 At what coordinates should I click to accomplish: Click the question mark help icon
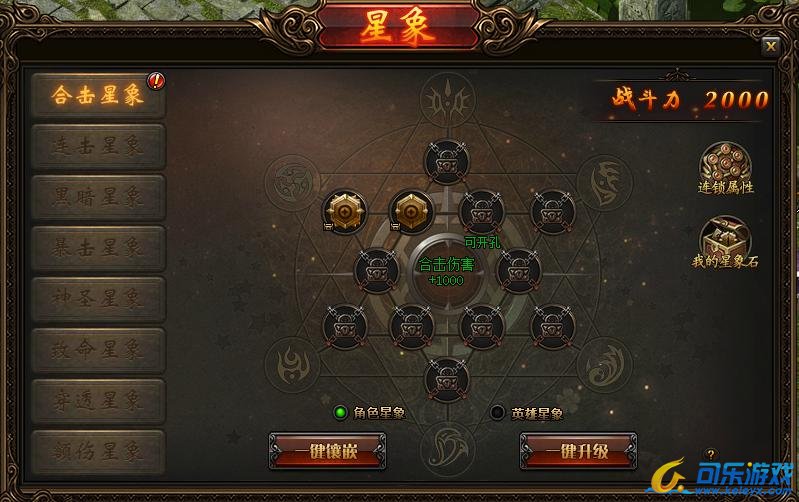(x=712, y=455)
